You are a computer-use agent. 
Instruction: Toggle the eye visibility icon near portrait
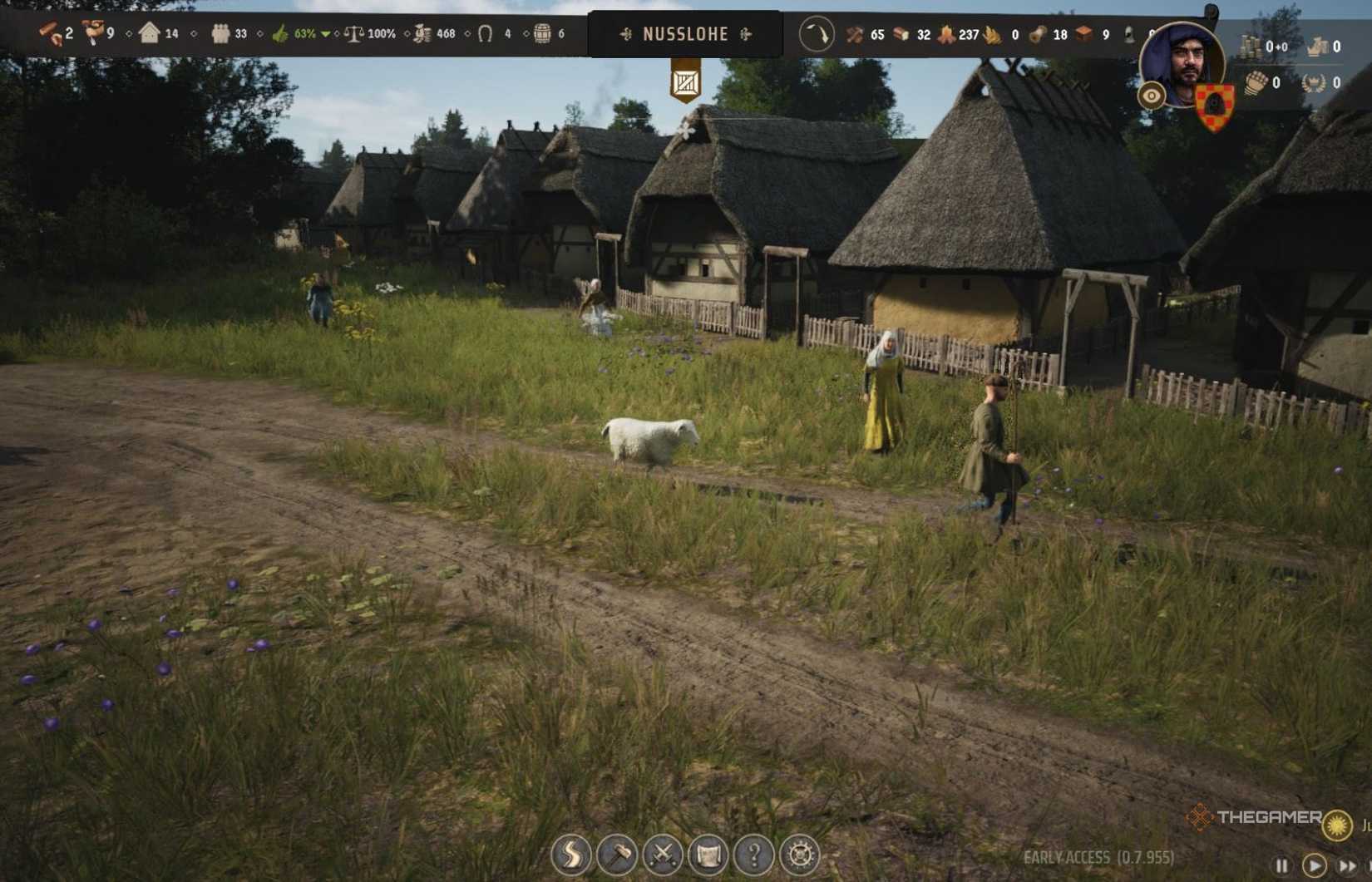coord(1153,96)
